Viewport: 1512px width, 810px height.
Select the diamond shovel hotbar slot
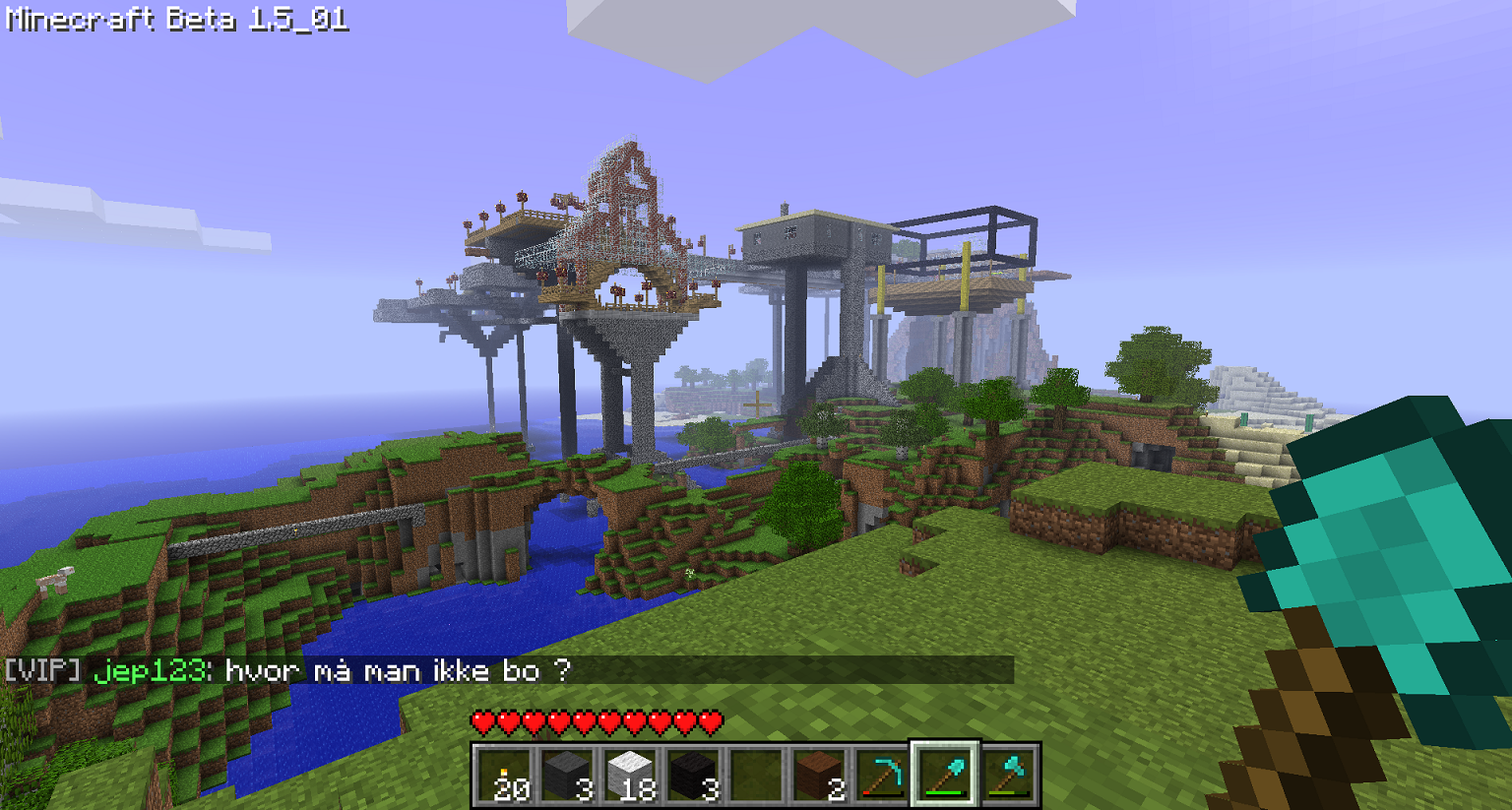pyautogui.click(x=945, y=775)
